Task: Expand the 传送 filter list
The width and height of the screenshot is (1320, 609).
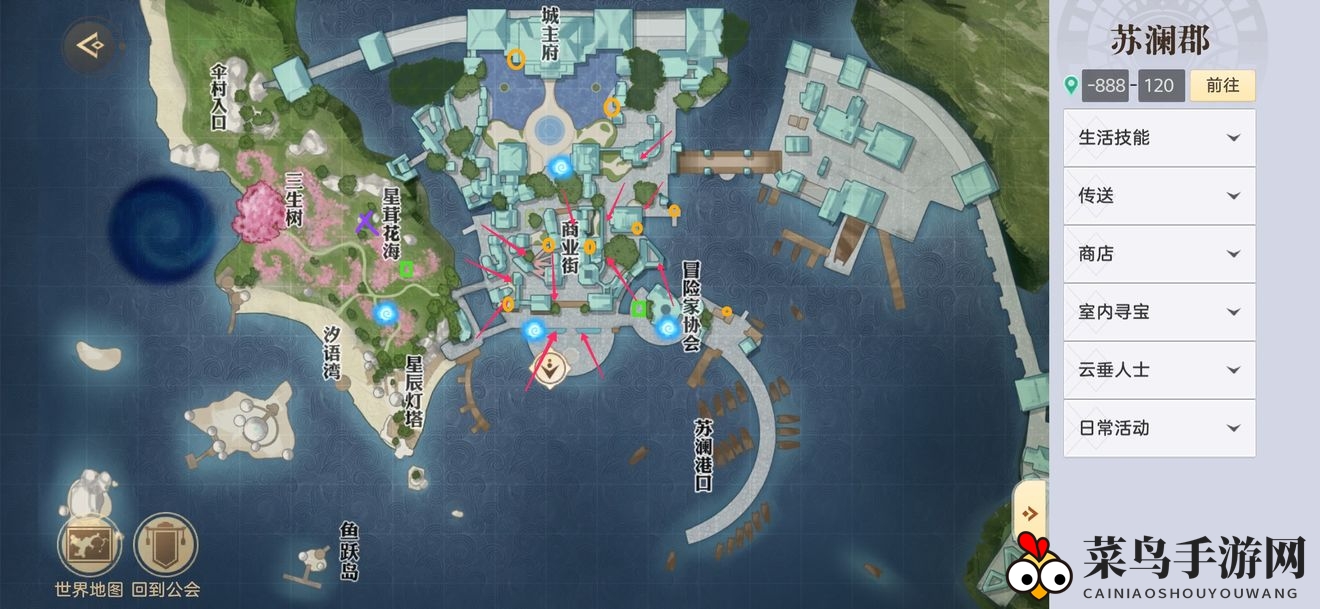Action: [x=1159, y=196]
